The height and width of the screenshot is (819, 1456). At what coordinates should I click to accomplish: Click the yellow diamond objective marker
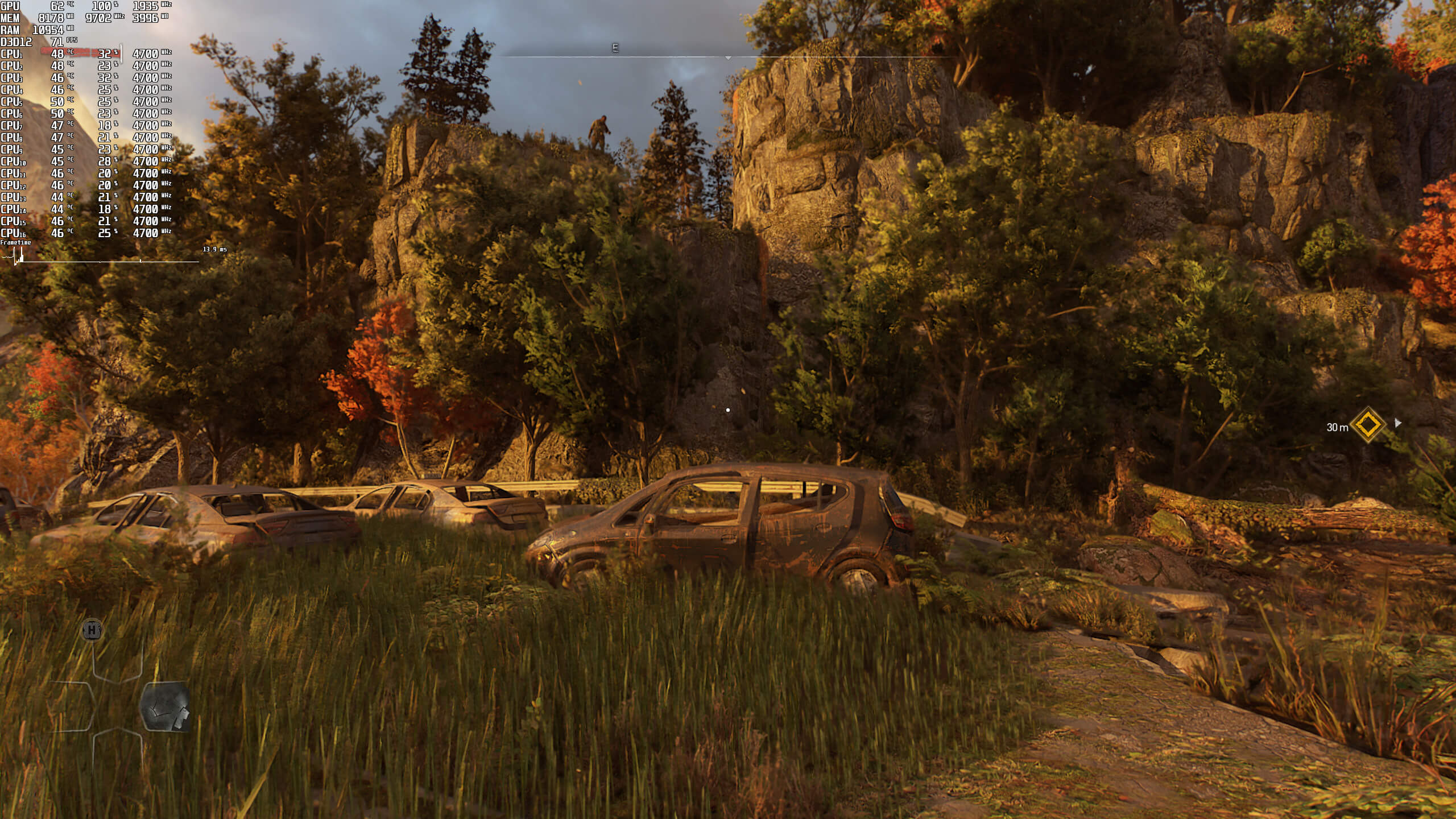tap(1368, 424)
